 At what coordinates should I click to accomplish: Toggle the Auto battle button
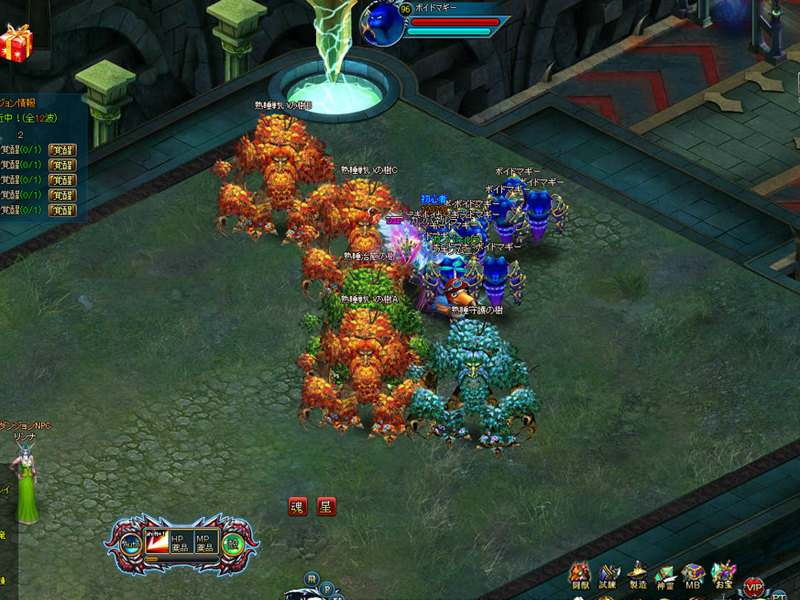click(131, 545)
